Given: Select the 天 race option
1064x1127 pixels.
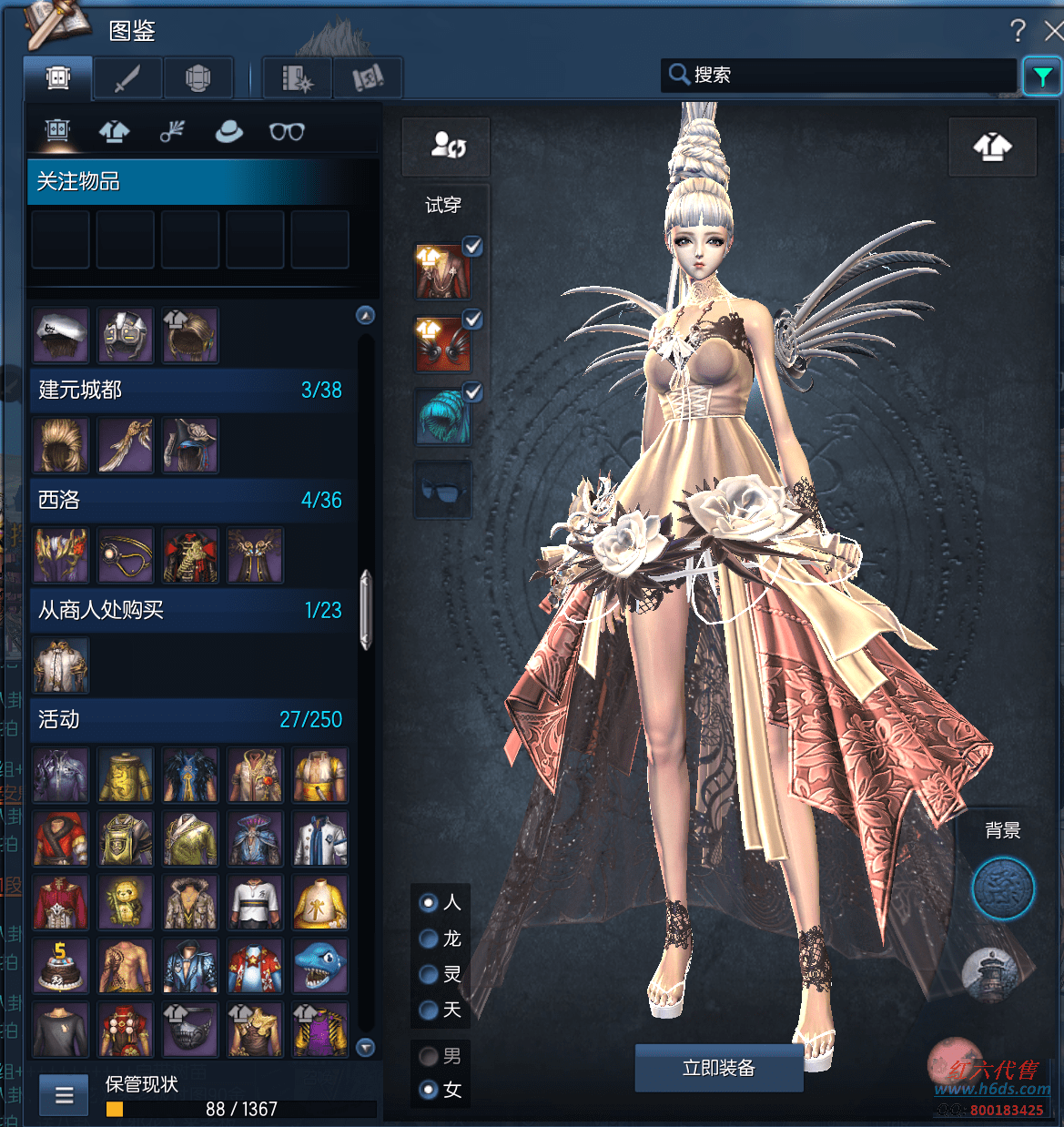Looking at the screenshot, I should (429, 1010).
